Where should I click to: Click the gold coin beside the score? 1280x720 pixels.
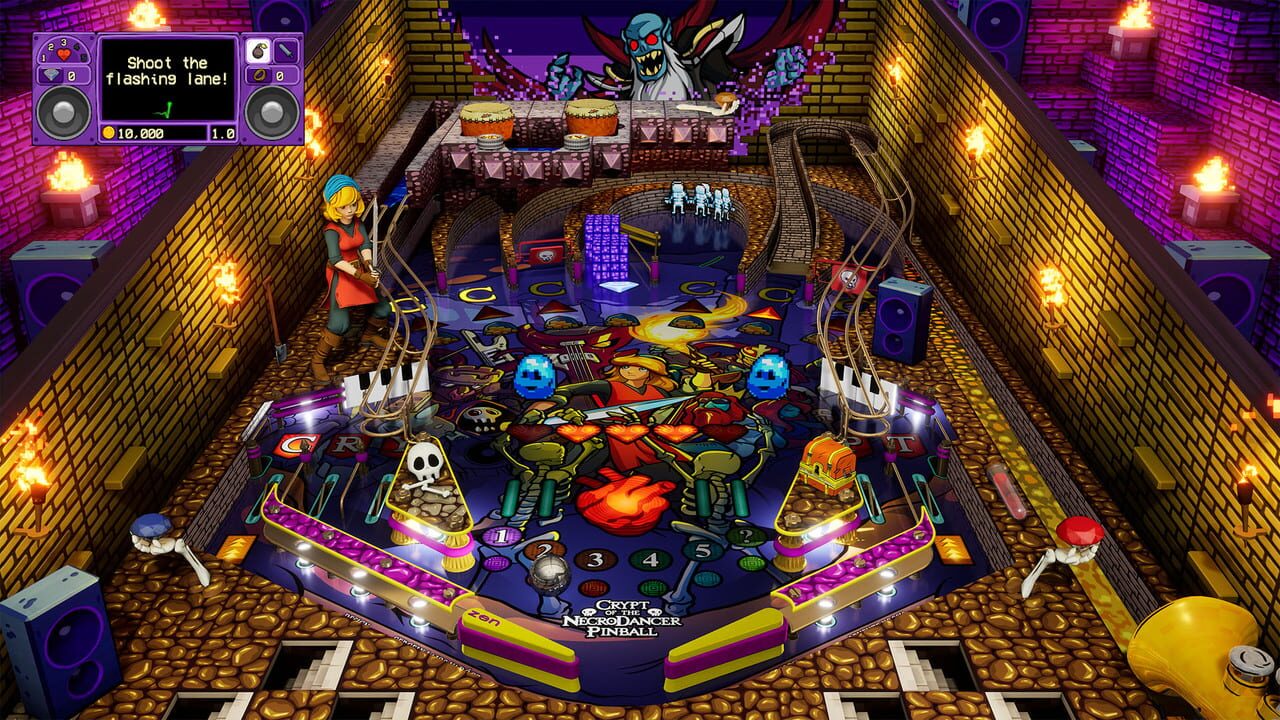(108, 132)
